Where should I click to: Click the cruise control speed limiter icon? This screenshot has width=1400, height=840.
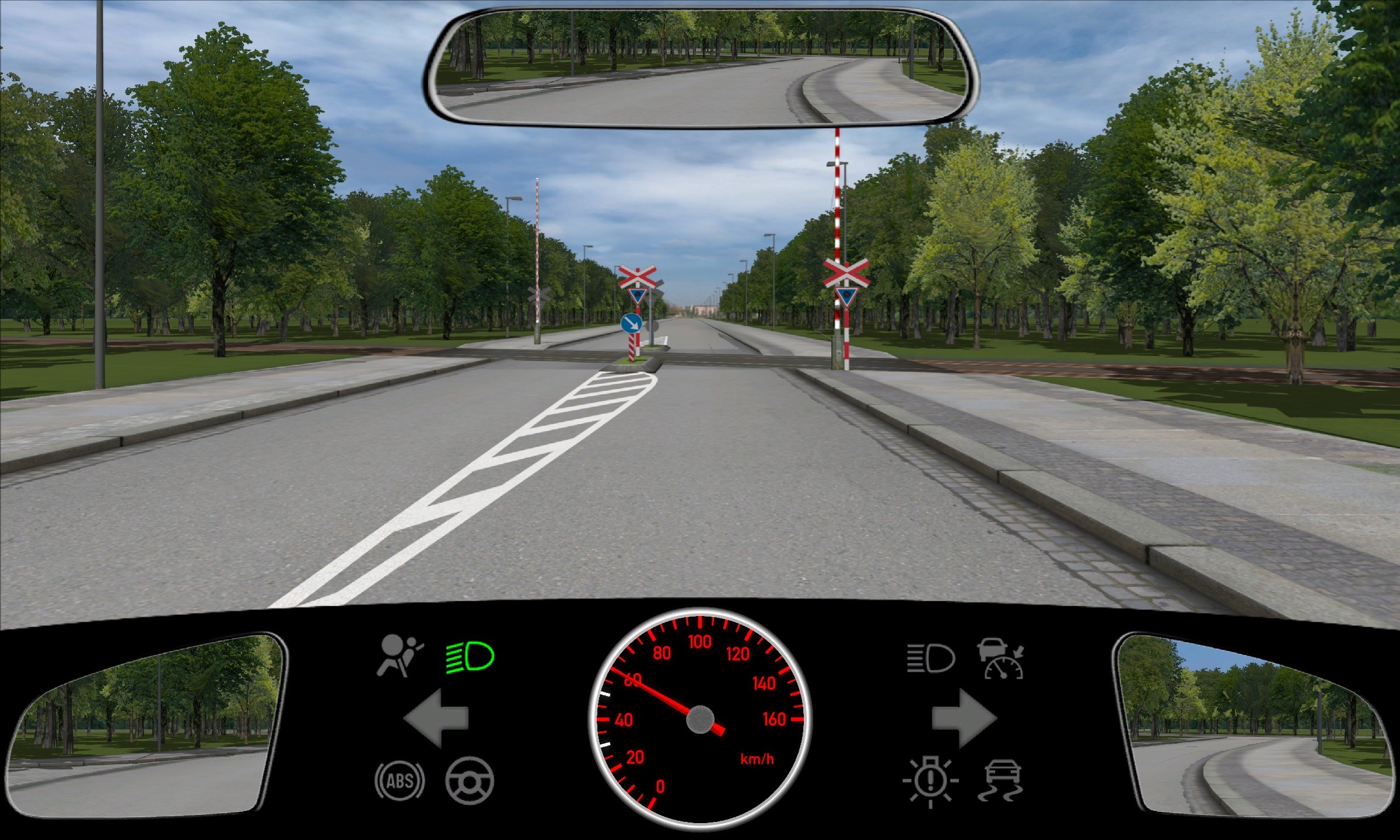1002,659
